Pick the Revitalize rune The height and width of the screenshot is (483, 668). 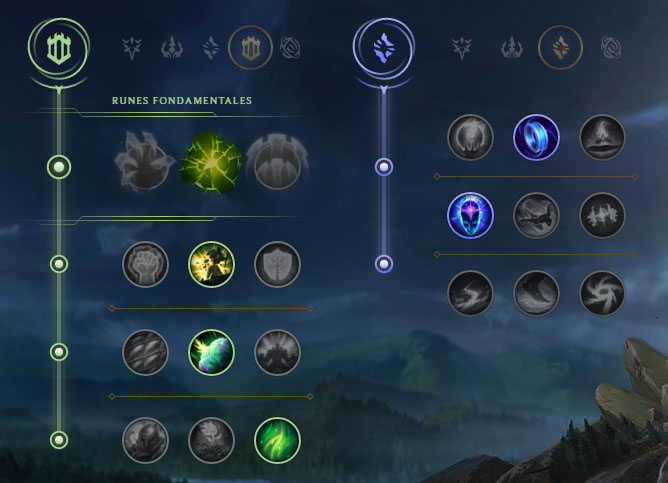[x=211, y=439]
